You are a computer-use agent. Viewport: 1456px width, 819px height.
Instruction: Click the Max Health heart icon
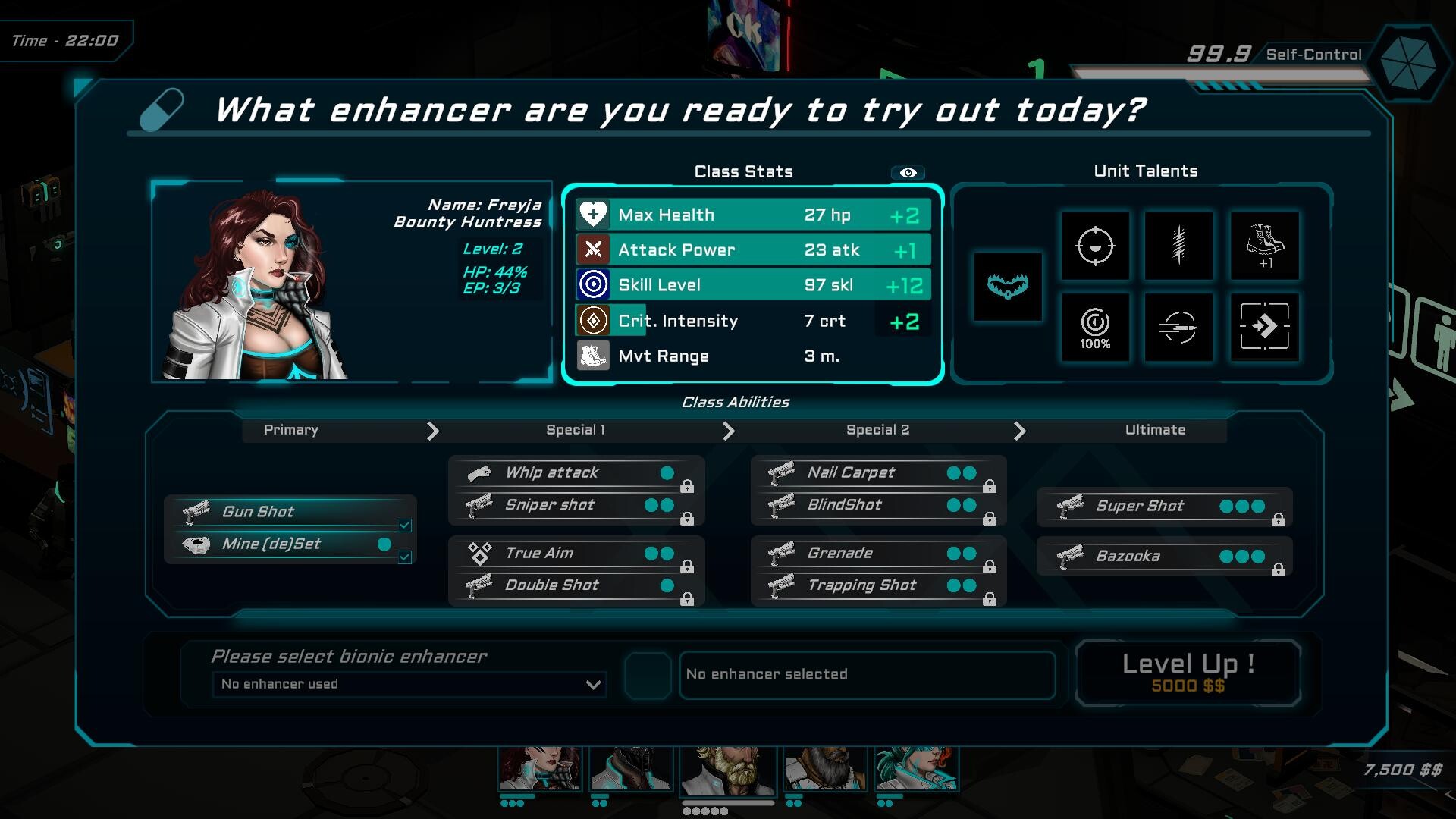[594, 215]
